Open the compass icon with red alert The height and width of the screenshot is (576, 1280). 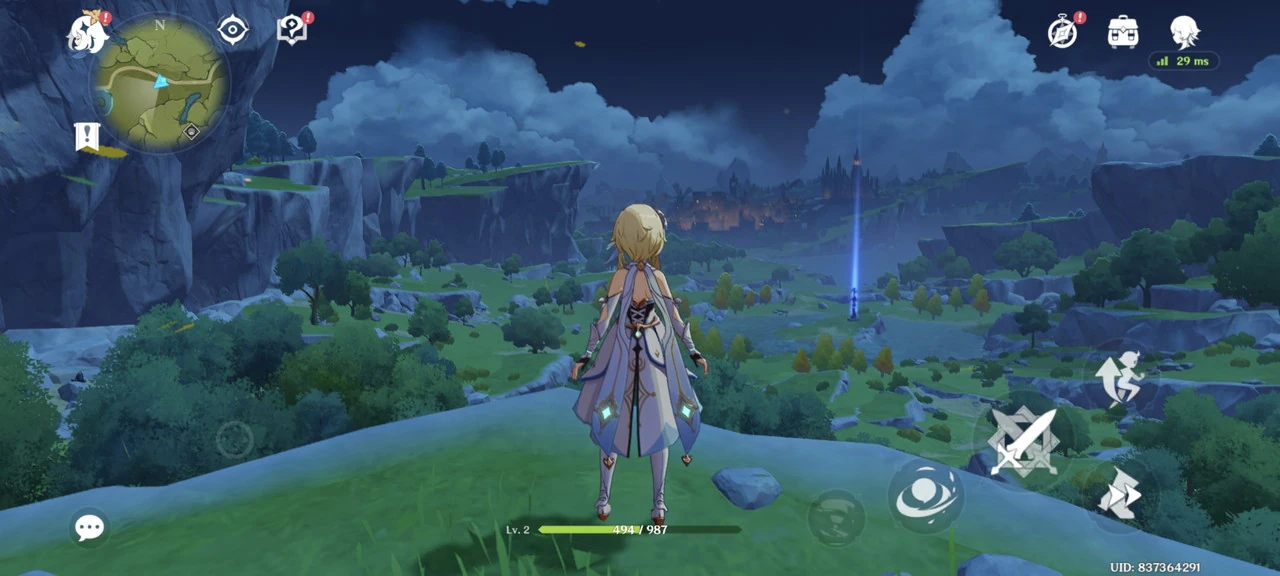pos(1063,31)
